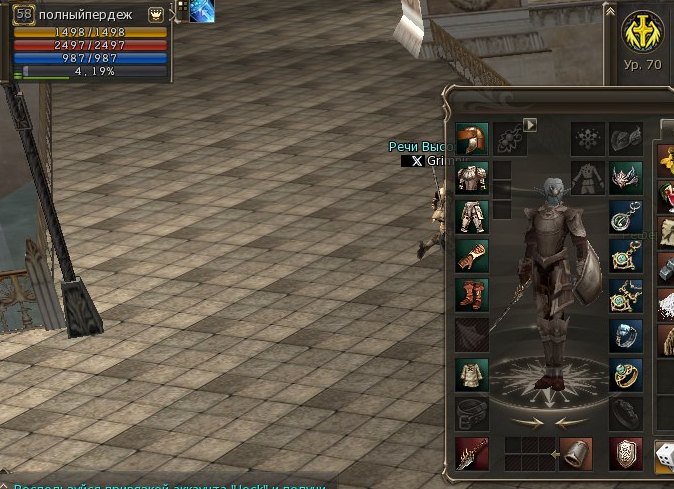This screenshot has height=489, width=674.
Task: Click the white dice icon
Action: tap(664, 455)
